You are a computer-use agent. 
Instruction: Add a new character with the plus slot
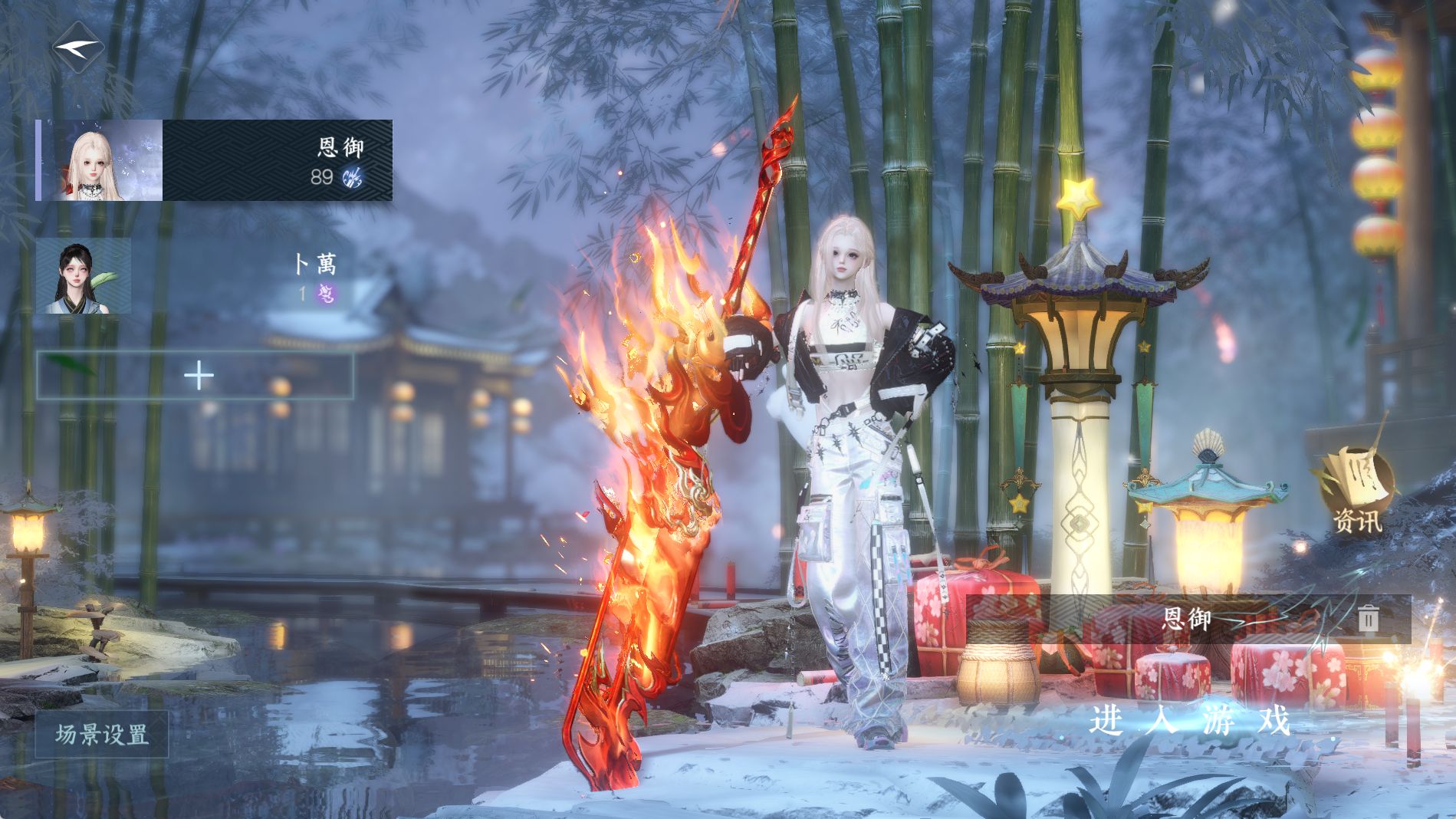[196, 376]
